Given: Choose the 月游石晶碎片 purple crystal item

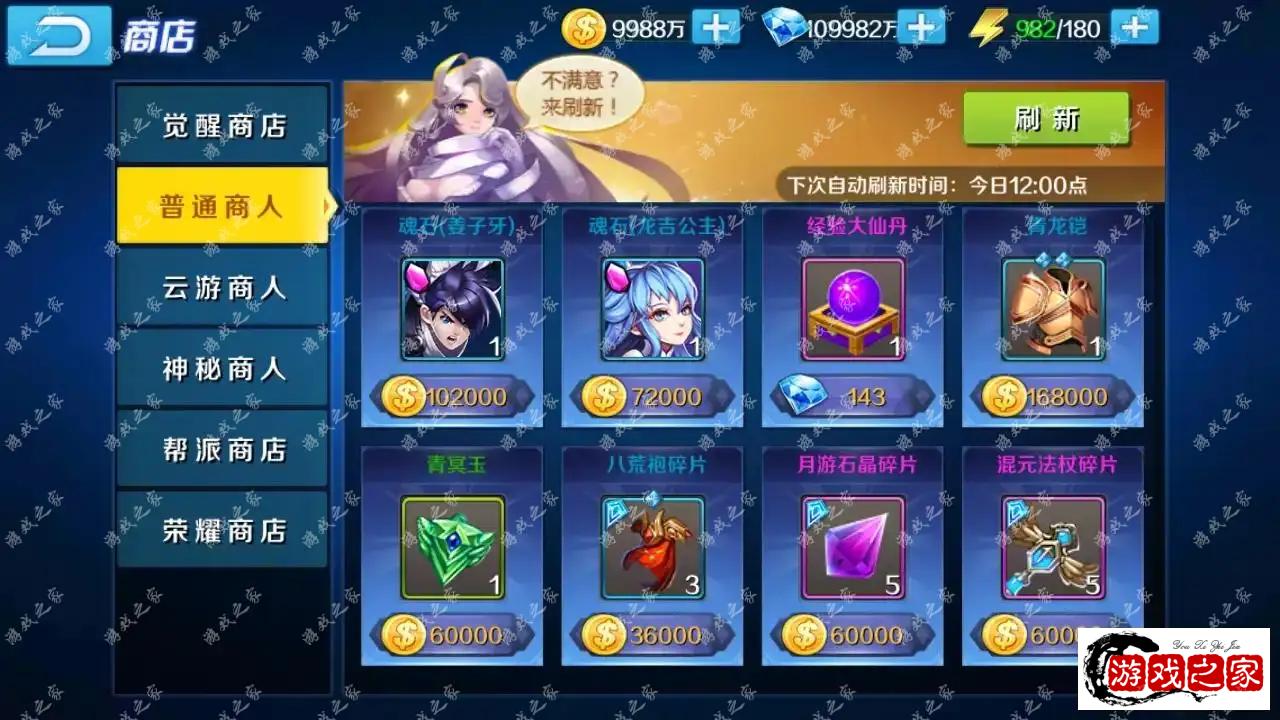Looking at the screenshot, I should [x=853, y=547].
